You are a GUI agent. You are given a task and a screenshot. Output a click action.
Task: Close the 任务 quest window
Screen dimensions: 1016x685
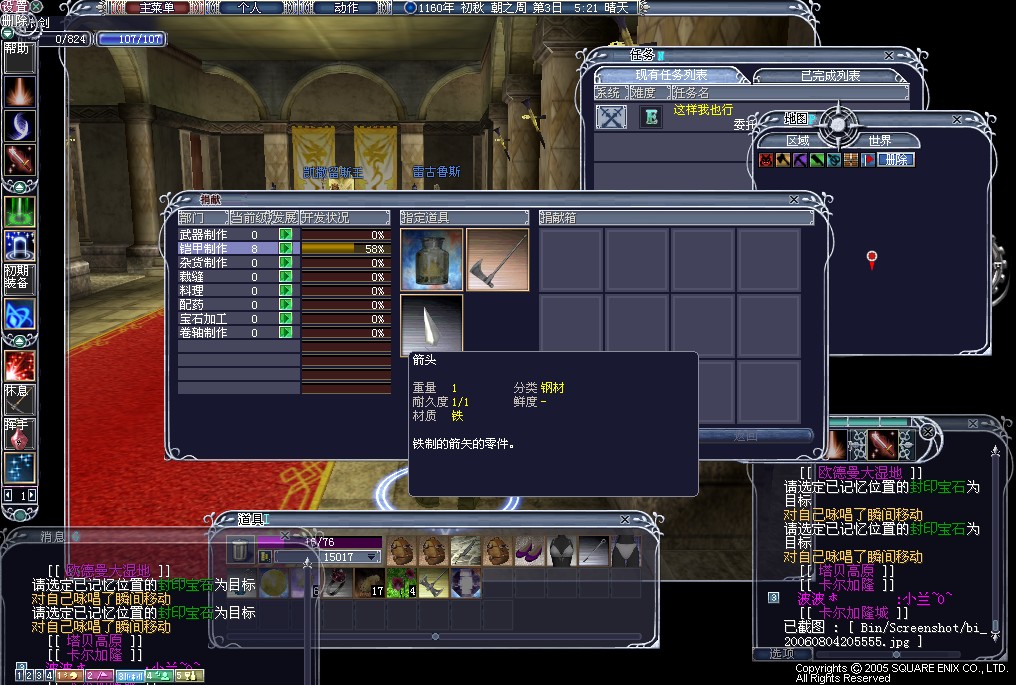pyautogui.click(x=889, y=56)
